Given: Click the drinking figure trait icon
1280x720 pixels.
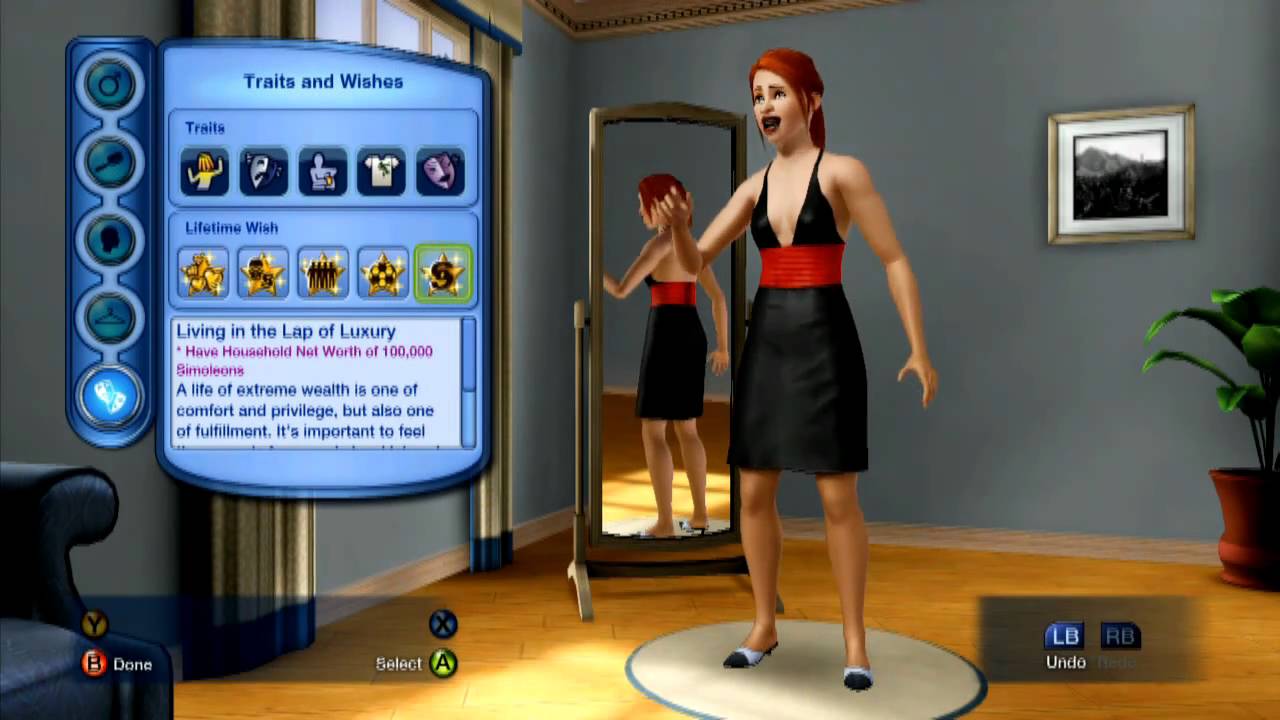Looking at the screenshot, I should pyautogui.click(x=322, y=172).
